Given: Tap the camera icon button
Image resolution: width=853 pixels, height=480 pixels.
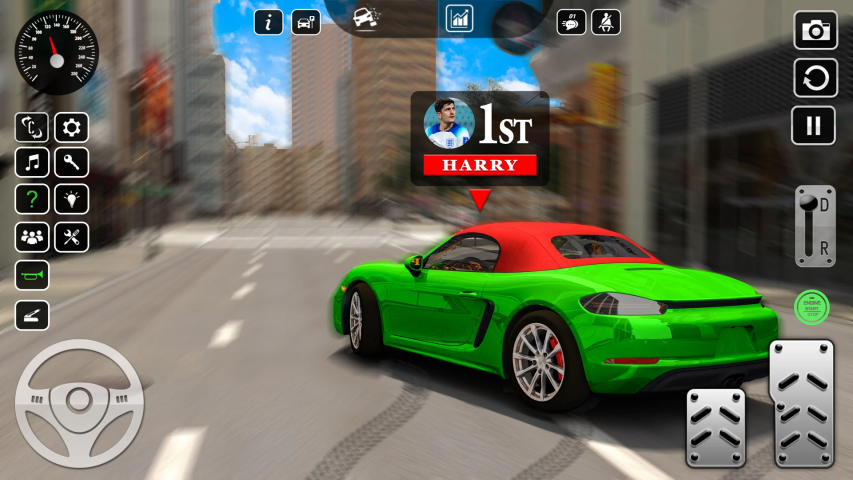Looking at the screenshot, I should tap(815, 31).
